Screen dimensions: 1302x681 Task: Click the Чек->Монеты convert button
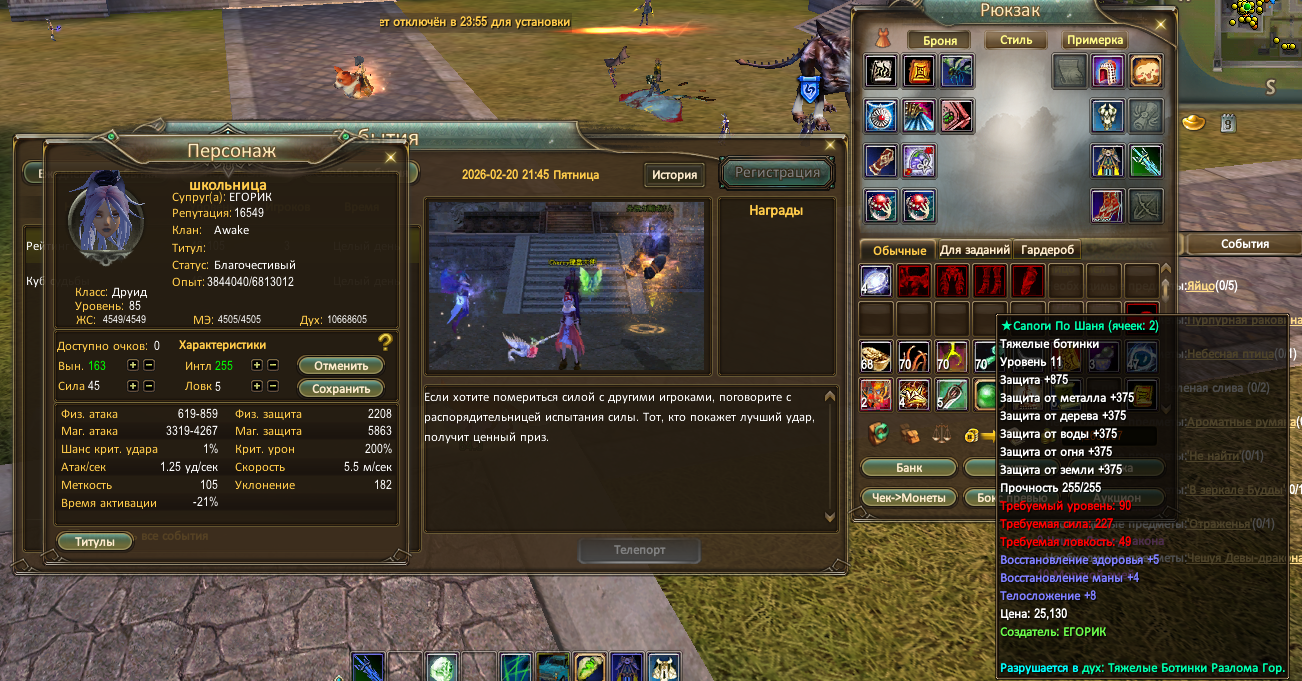click(x=909, y=497)
